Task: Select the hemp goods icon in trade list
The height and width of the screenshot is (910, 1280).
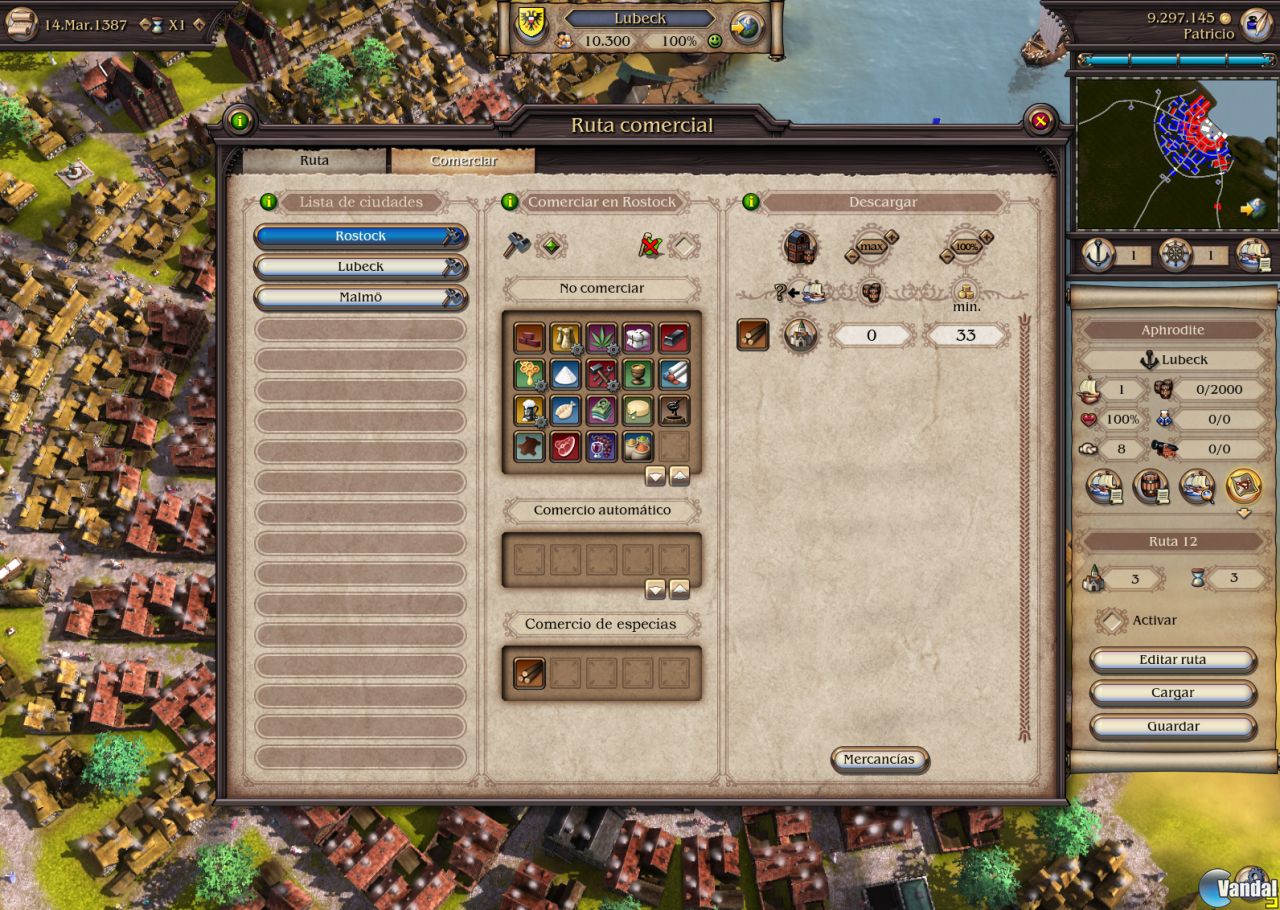Action: coord(601,338)
